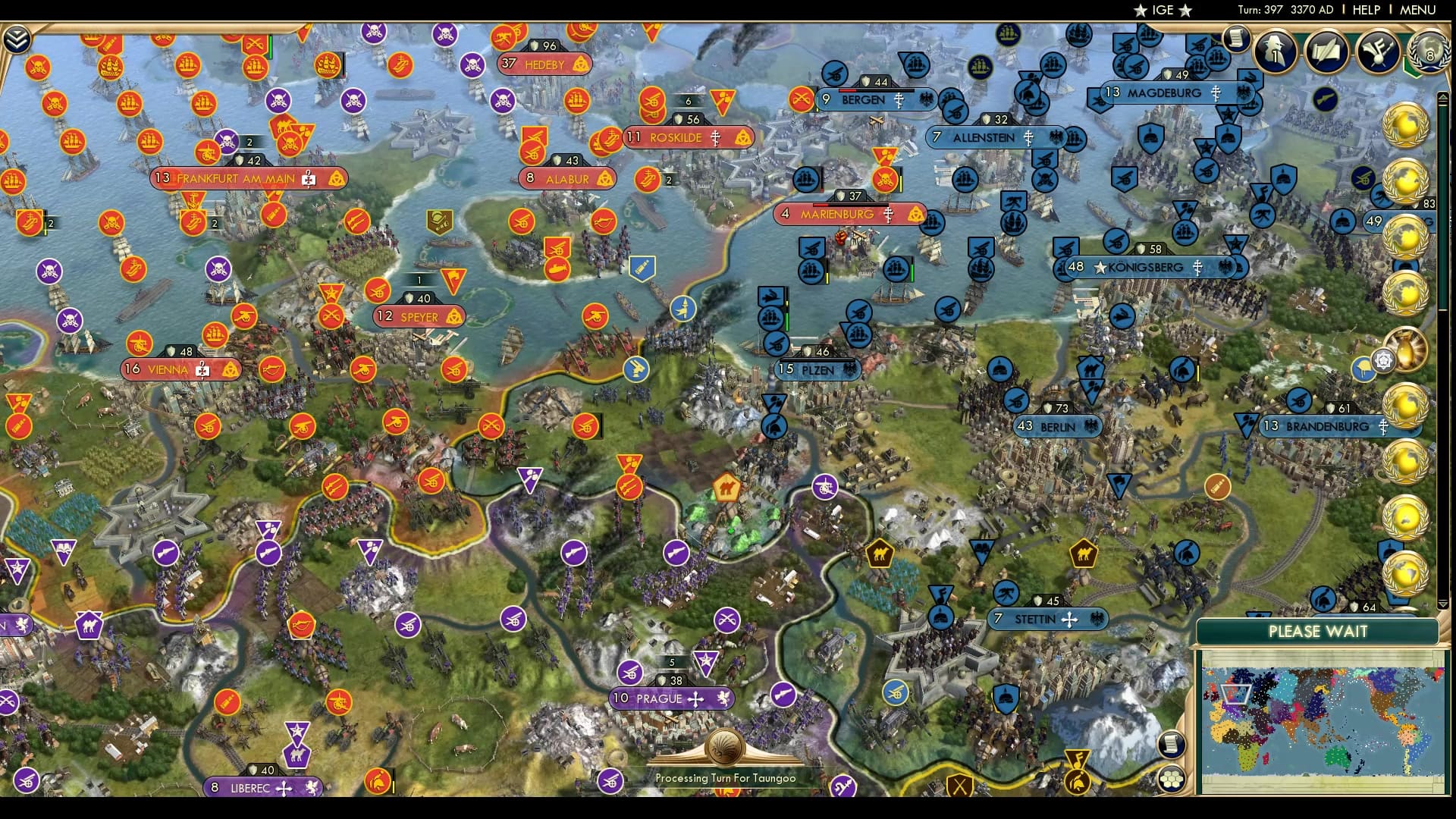This screenshot has width=1456, height=819.
Task: Open the Espionage overview spy icon
Action: [x=1274, y=52]
